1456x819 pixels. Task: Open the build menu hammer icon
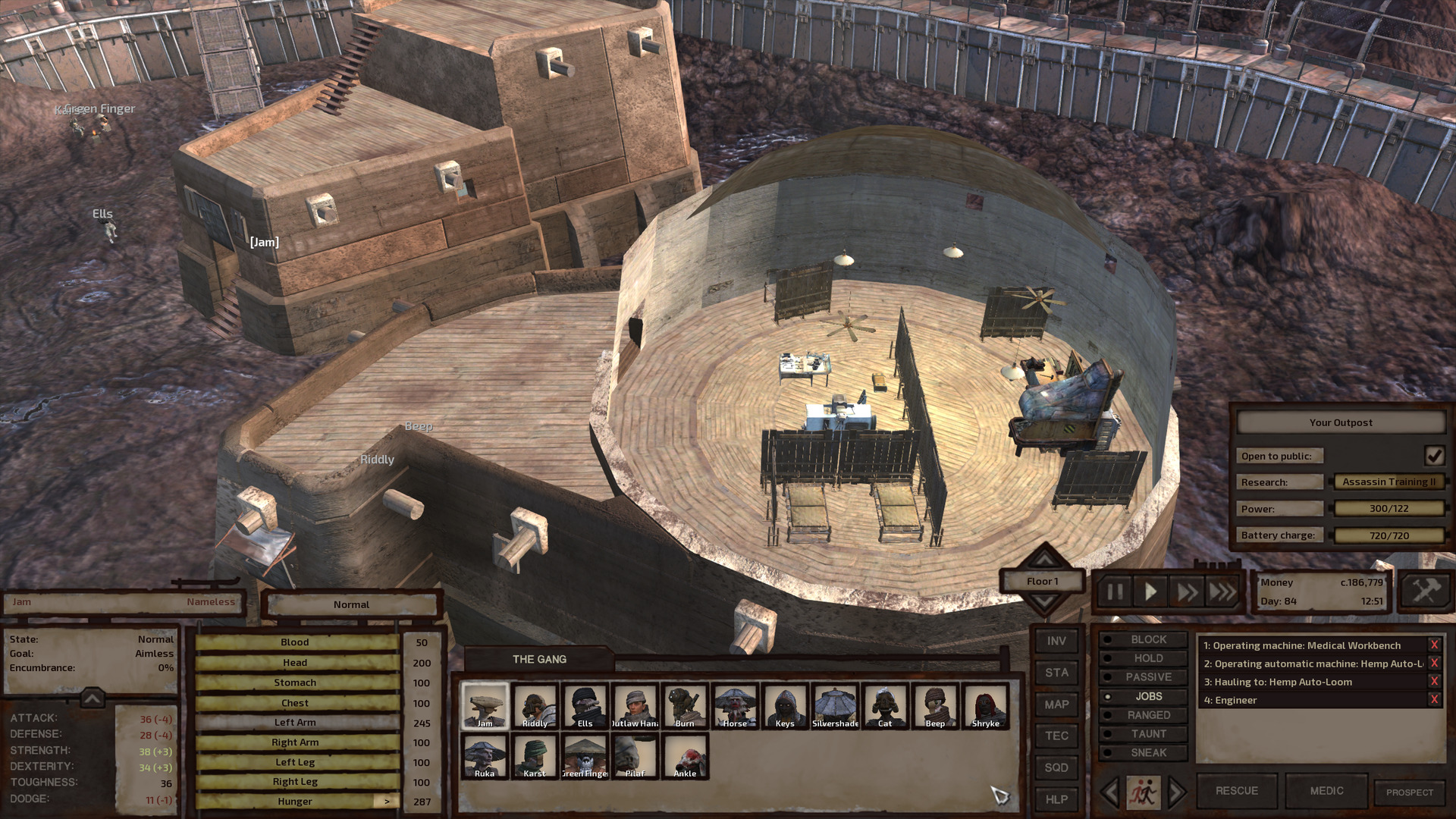pos(1424,591)
